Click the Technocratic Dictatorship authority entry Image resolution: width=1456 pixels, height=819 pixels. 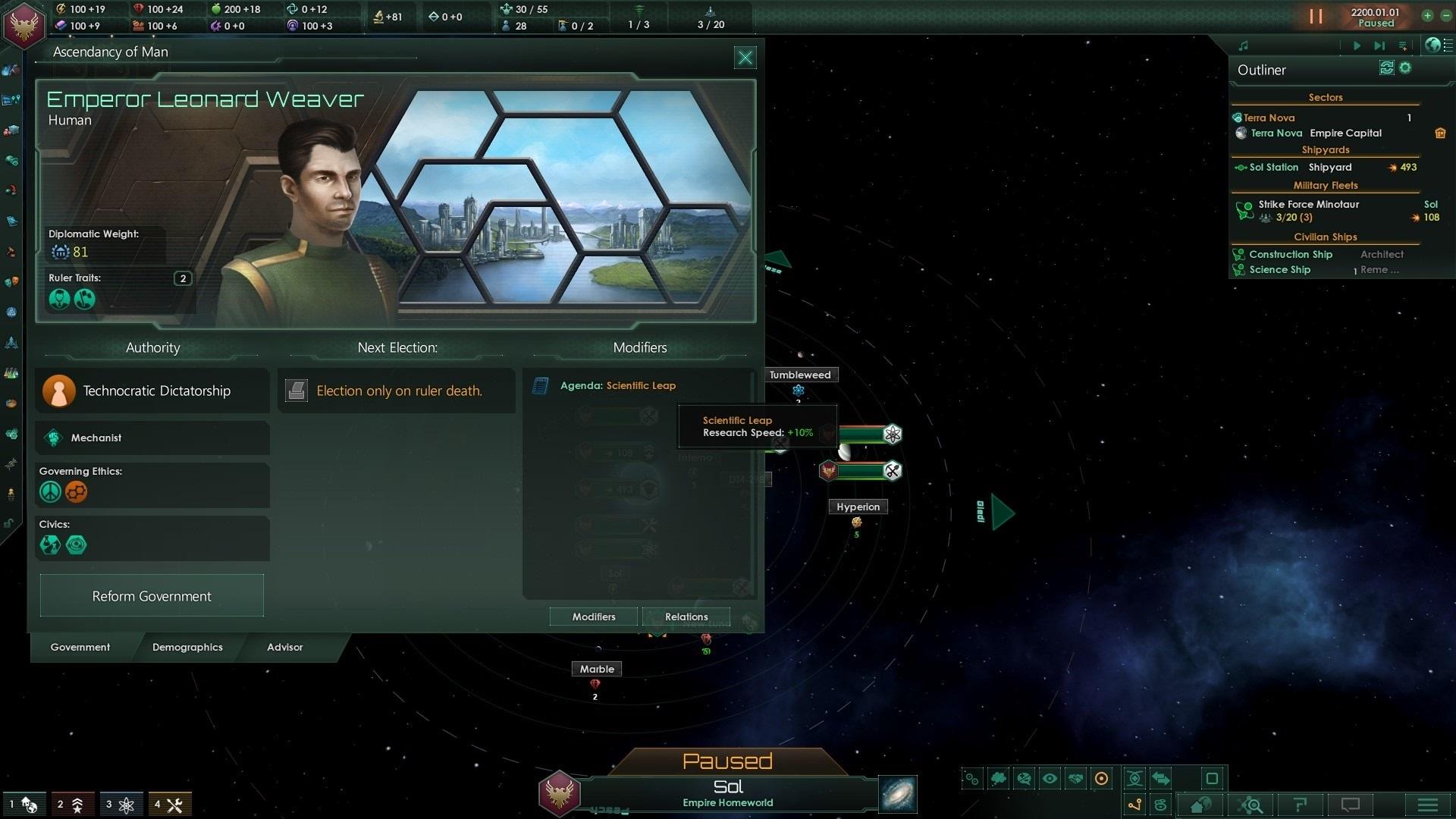coord(152,391)
